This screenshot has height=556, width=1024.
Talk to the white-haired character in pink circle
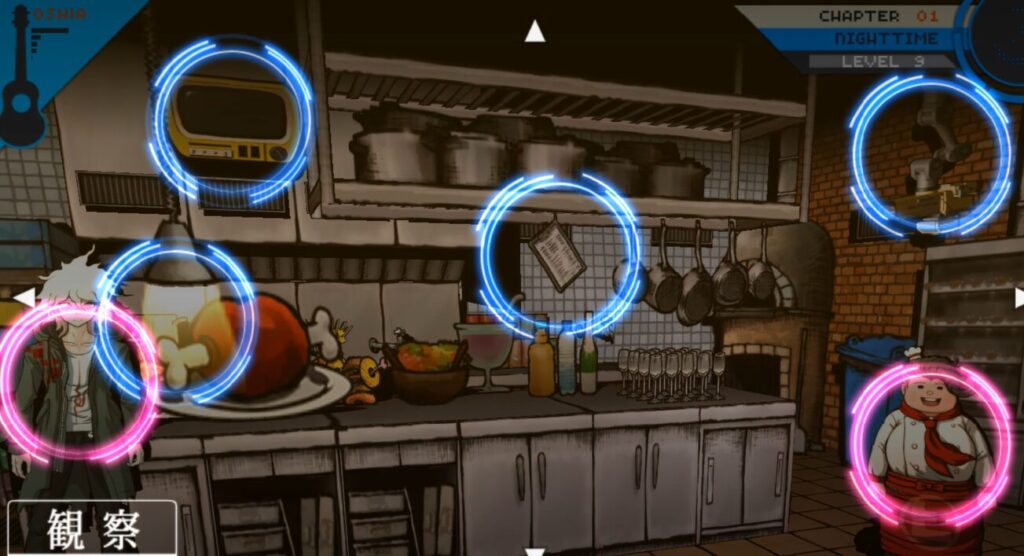pyautogui.click(x=78, y=382)
